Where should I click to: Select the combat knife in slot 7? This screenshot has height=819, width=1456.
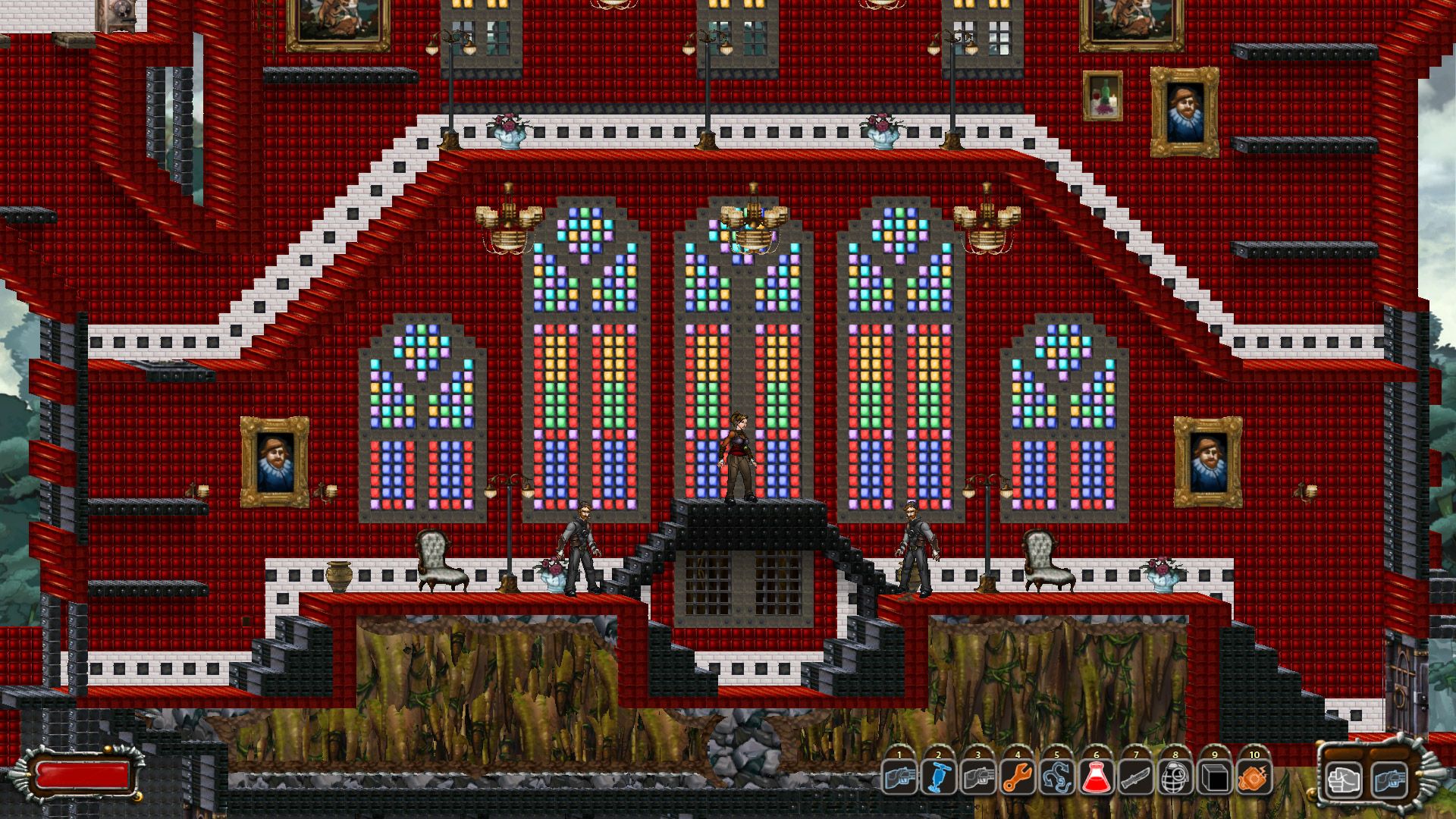pyautogui.click(x=1136, y=777)
